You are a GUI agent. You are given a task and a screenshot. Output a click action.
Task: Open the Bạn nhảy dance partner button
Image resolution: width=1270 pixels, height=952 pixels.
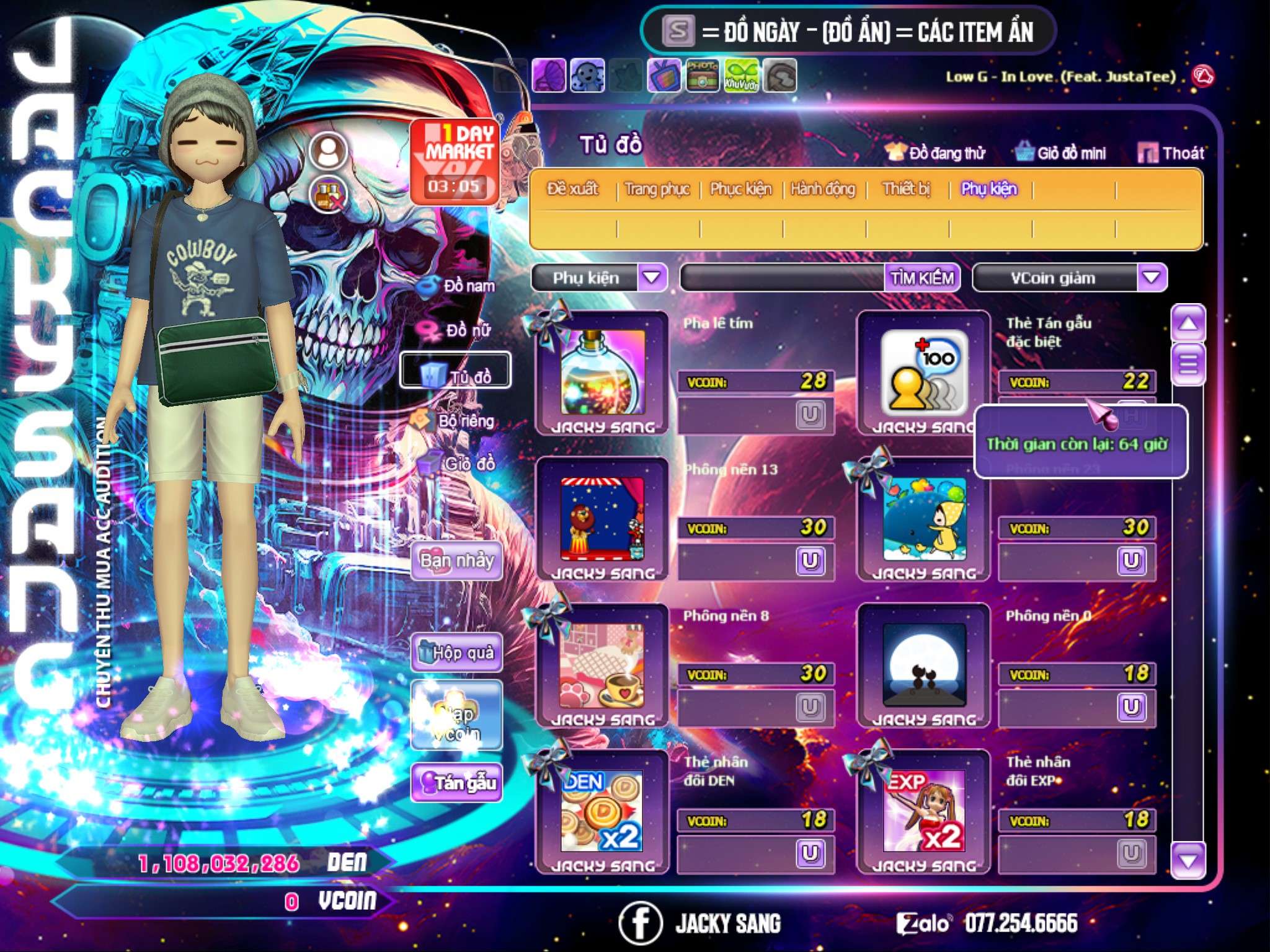click(x=457, y=561)
